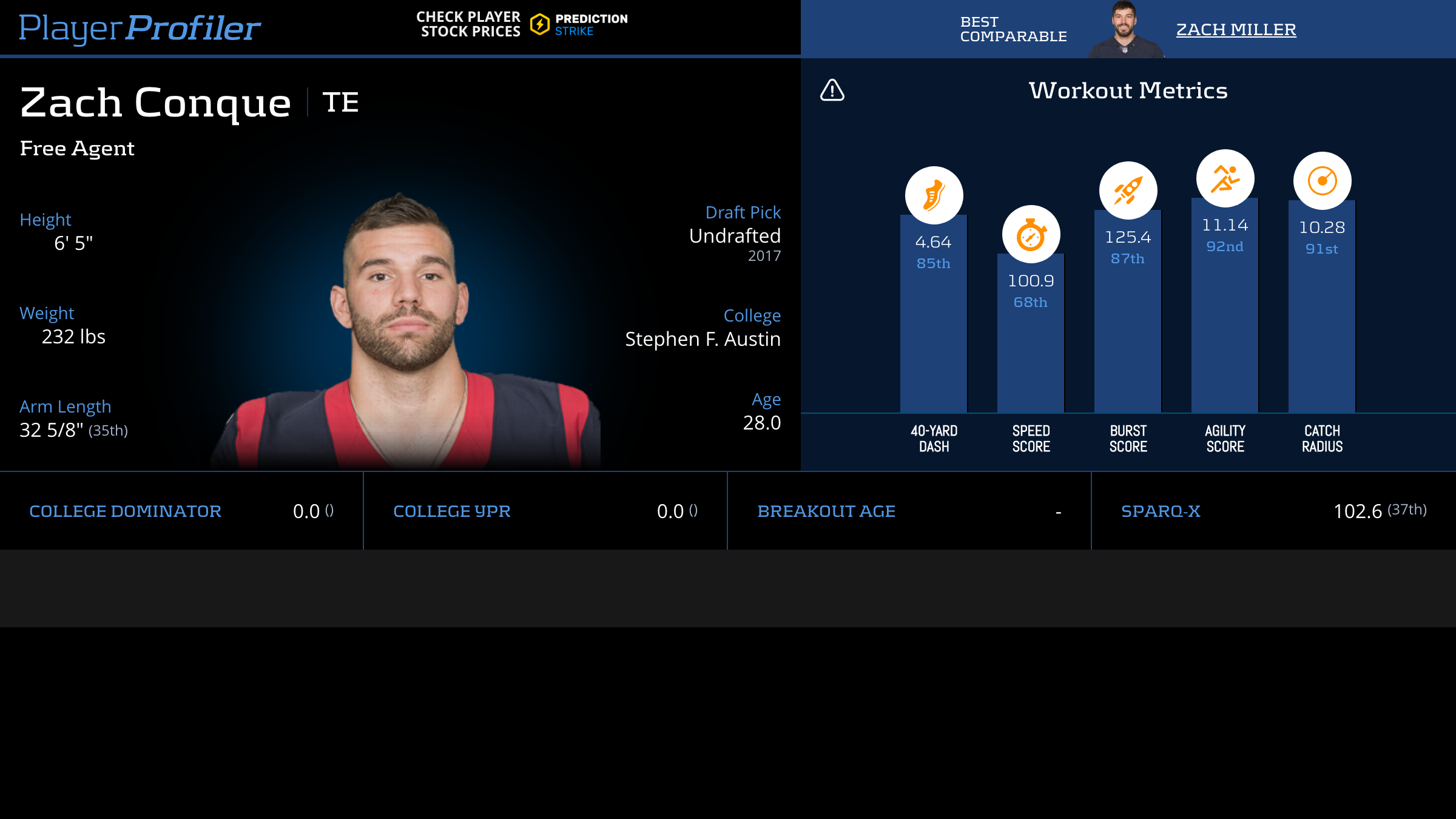Select the 40-yard dash shoe icon
Screen dimensions: 1456x819
pyautogui.click(x=934, y=195)
